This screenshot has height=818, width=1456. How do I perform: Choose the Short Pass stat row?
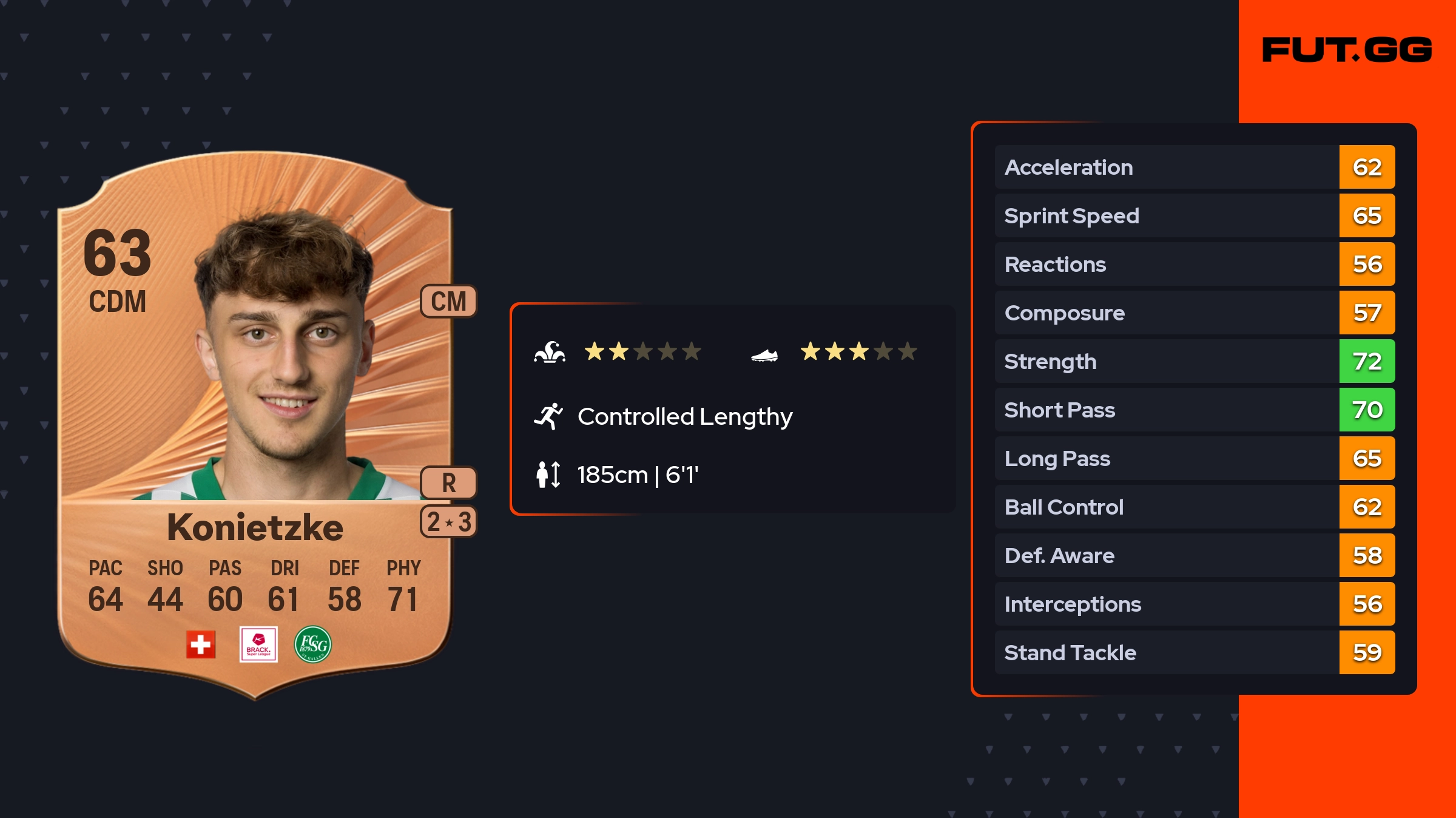1194,410
